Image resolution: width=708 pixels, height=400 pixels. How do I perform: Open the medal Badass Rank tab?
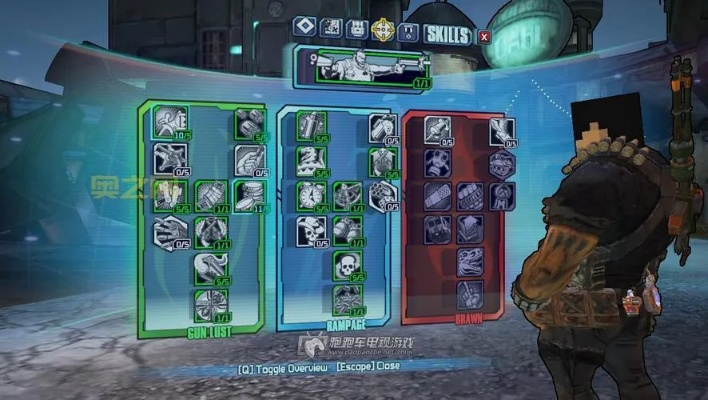point(407,31)
